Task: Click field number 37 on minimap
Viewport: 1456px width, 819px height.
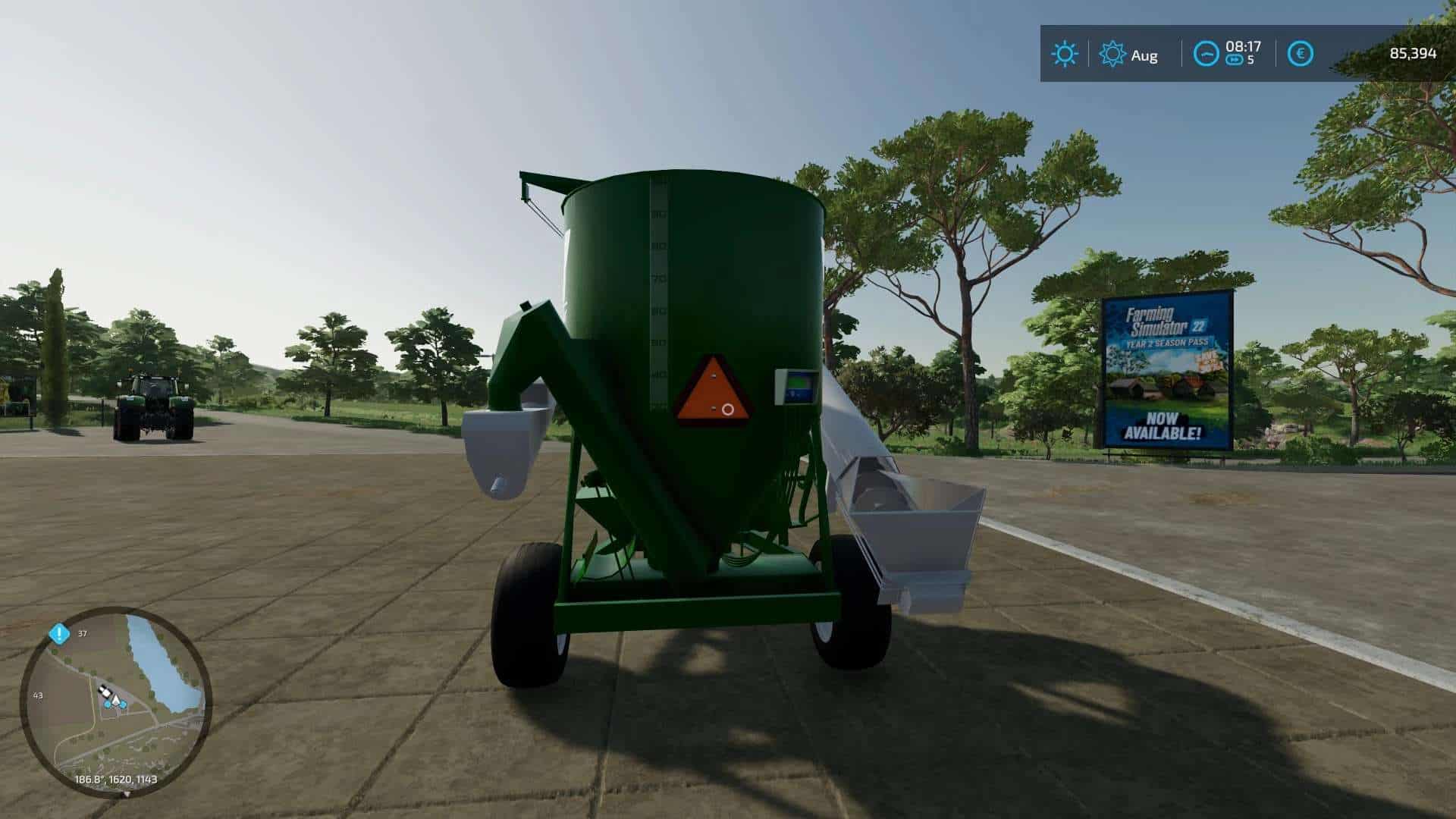Action: coord(82,634)
